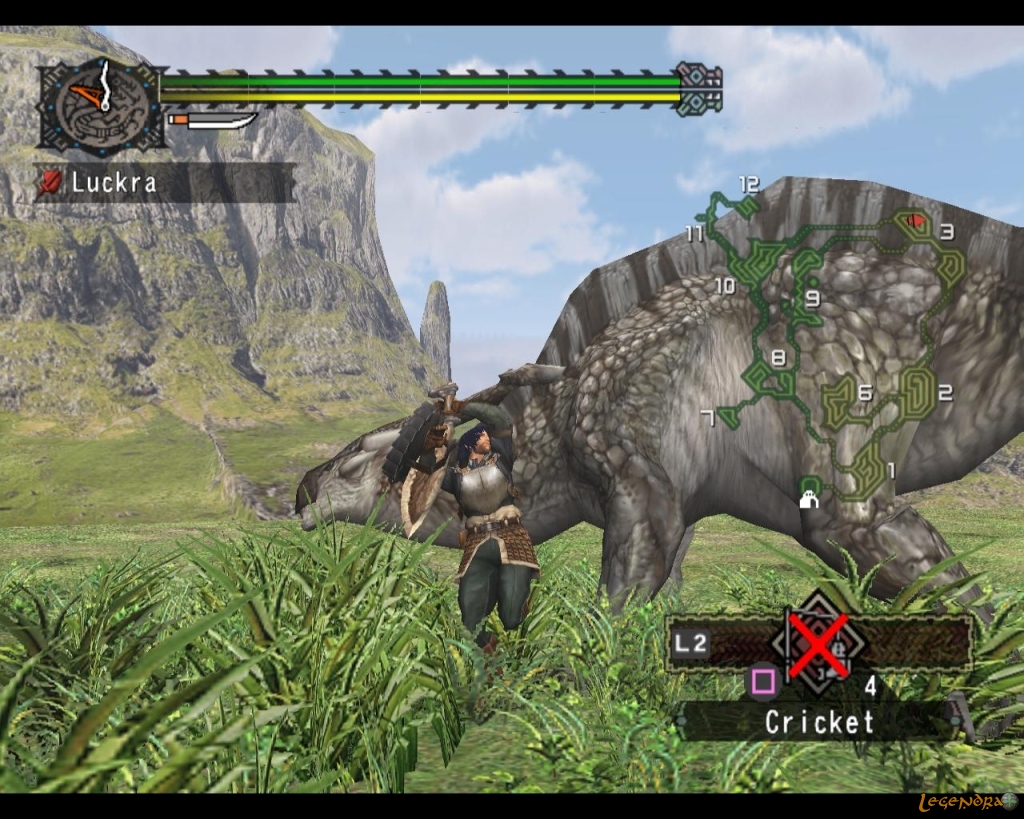Select the Cricket item icon
This screenshot has height=819, width=1024.
(x=820, y=646)
